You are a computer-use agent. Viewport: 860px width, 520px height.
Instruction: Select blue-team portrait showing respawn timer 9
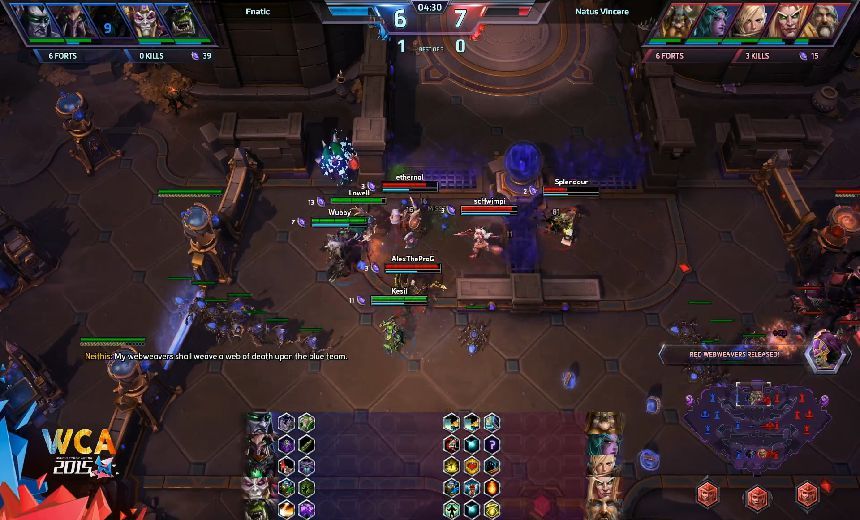click(x=105, y=22)
